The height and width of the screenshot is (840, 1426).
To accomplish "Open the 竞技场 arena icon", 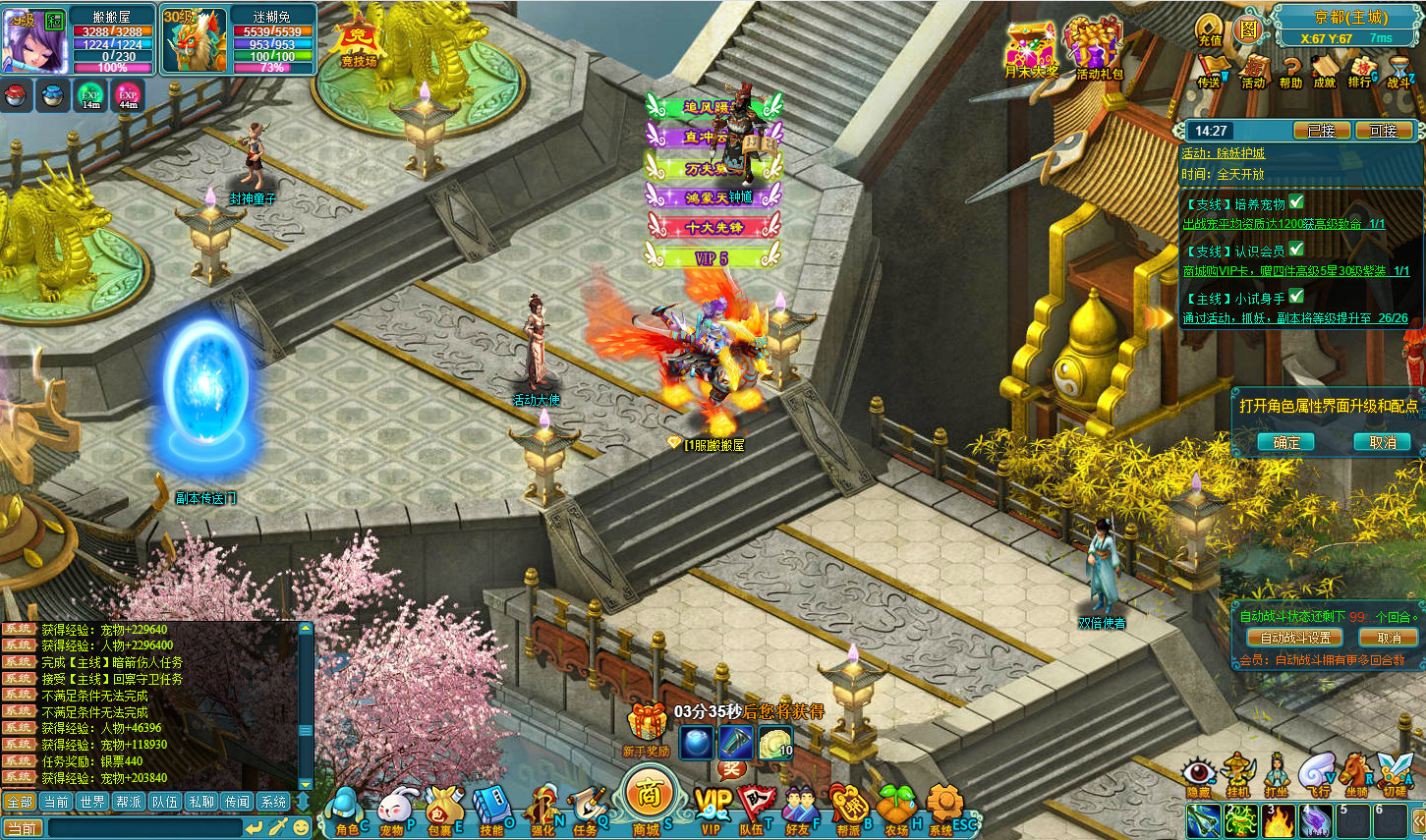I will click(x=358, y=42).
